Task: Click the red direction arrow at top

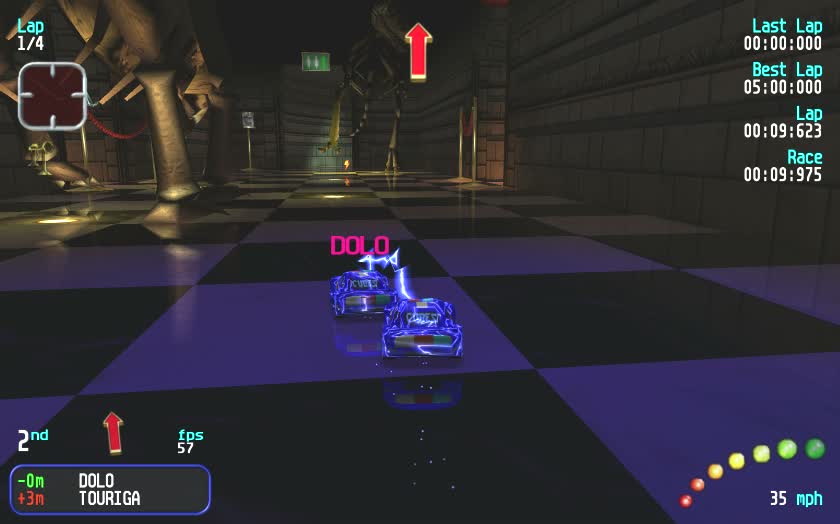Action: 418,50
